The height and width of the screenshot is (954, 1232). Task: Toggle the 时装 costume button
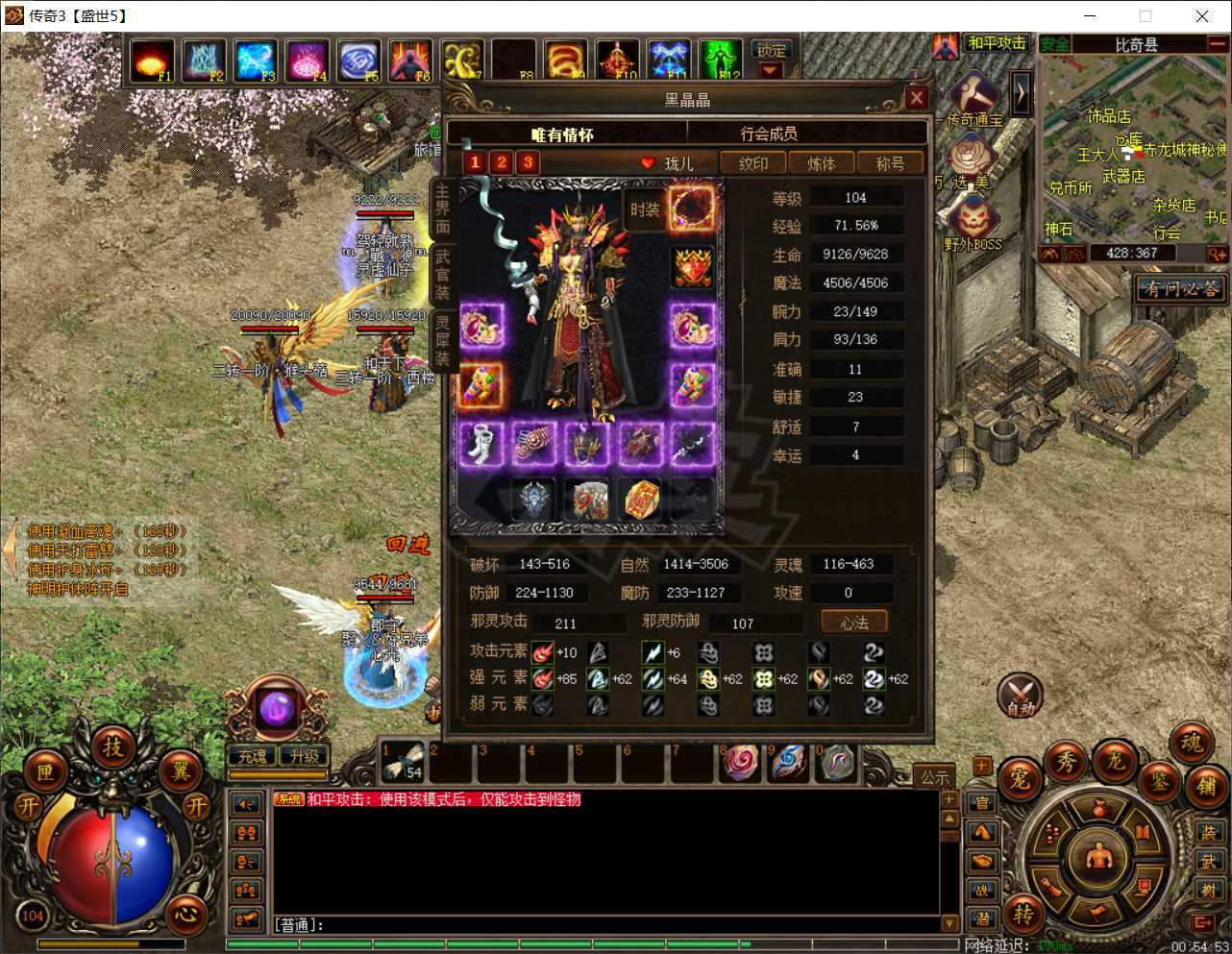click(x=644, y=209)
